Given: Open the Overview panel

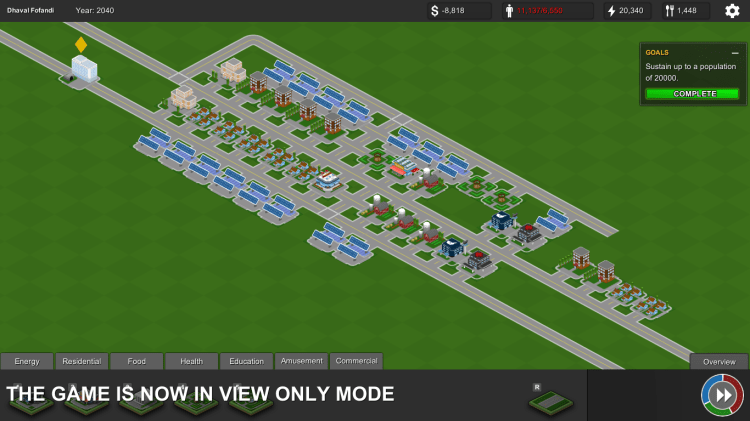Looking at the screenshot, I should (719, 362).
